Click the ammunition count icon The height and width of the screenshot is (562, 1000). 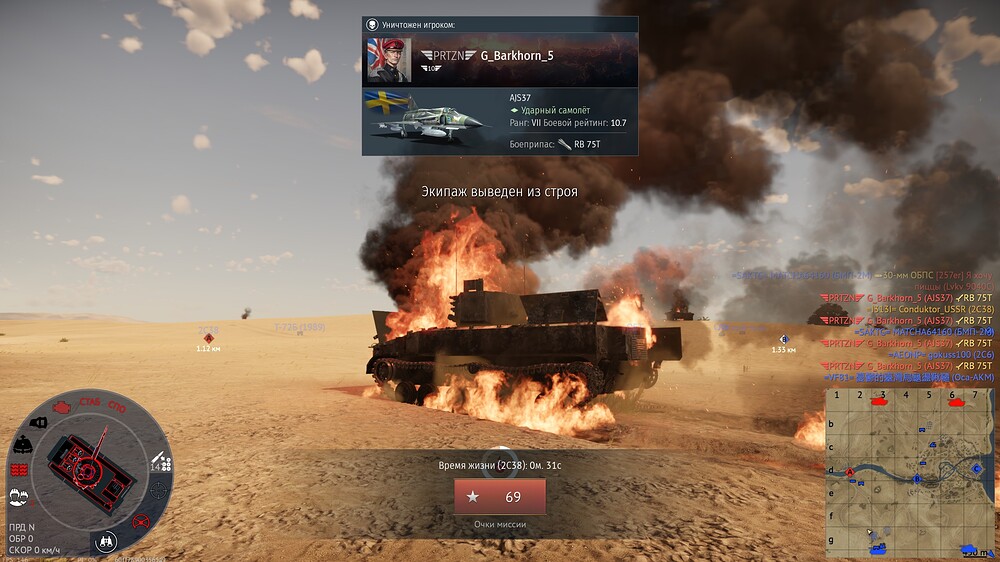[161, 463]
